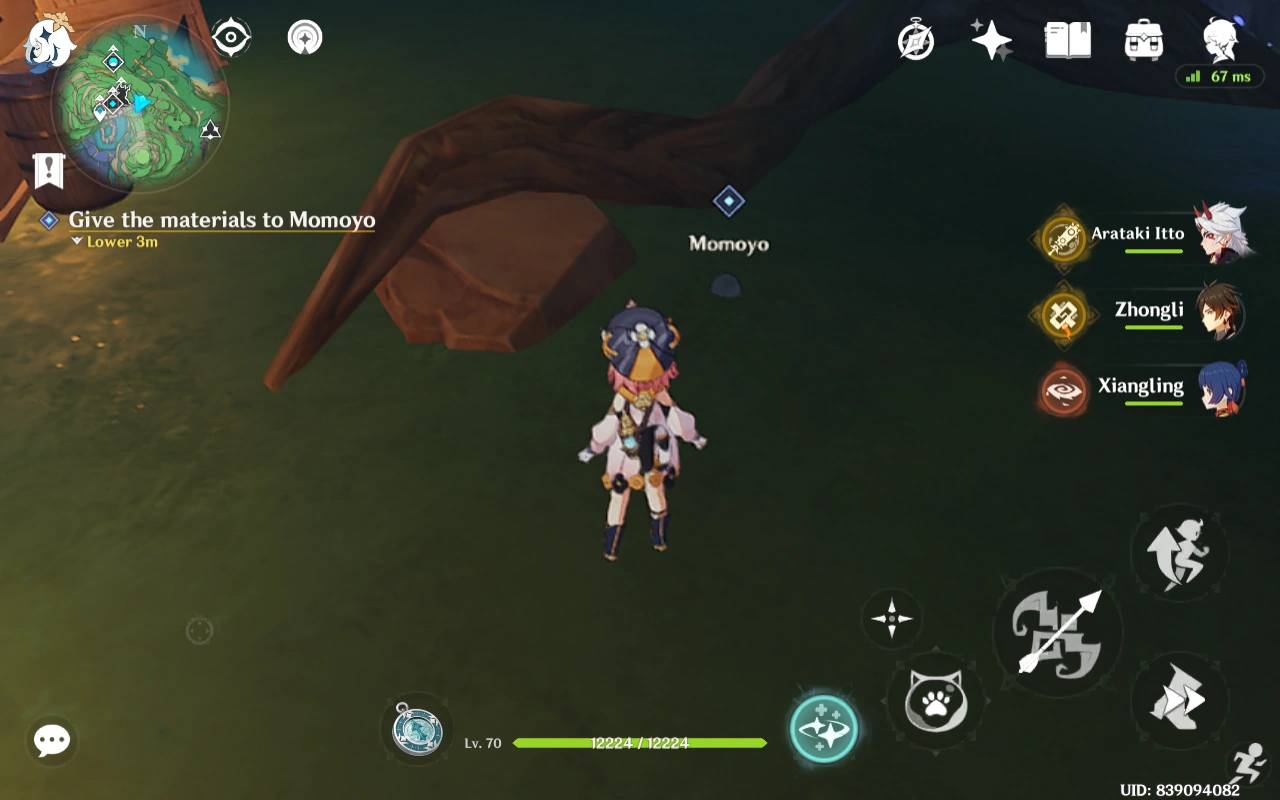Open the Adventurer Handbook
The height and width of the screenshot is (800, 1280).
[1066, 38]
